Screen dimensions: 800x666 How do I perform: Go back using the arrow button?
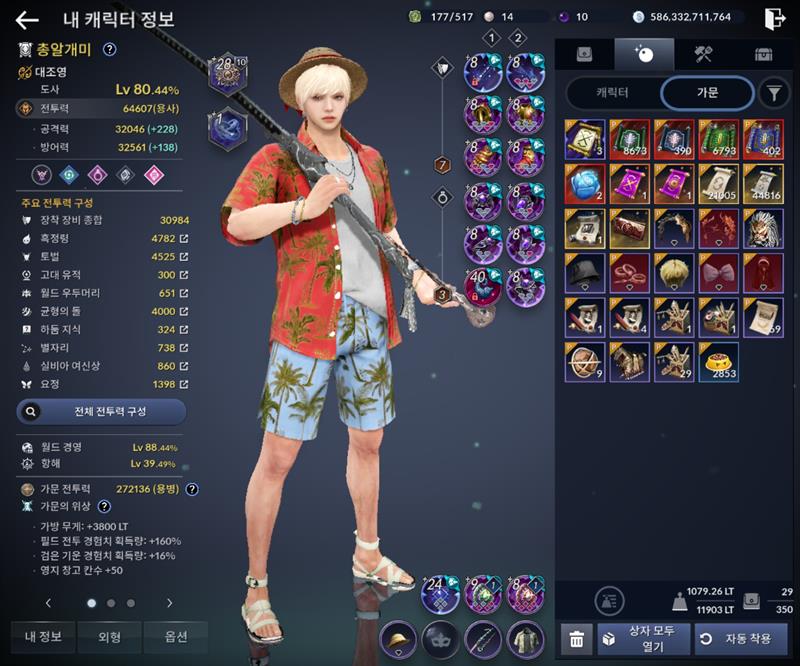point(27,19)
